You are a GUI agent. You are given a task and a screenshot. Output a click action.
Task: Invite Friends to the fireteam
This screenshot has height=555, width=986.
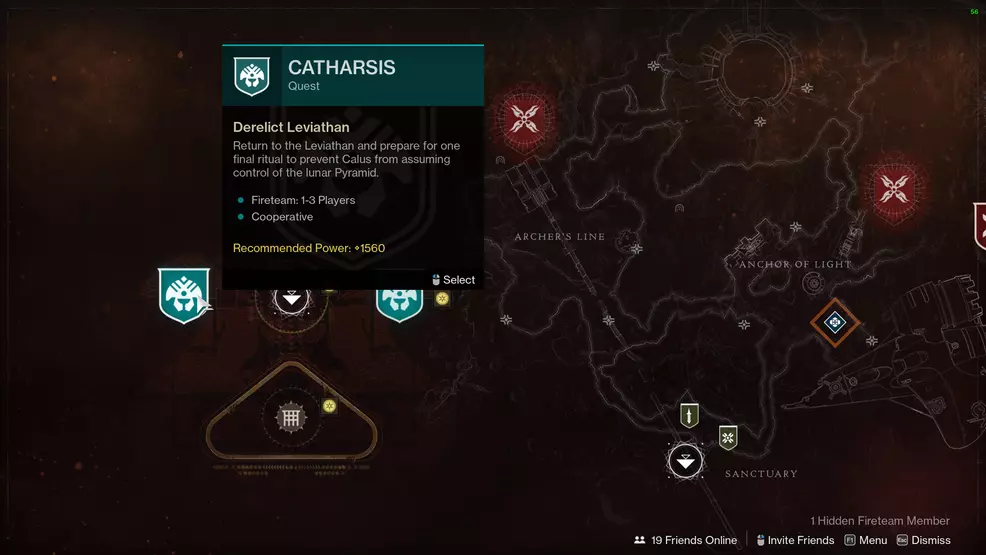coord(796,540)
